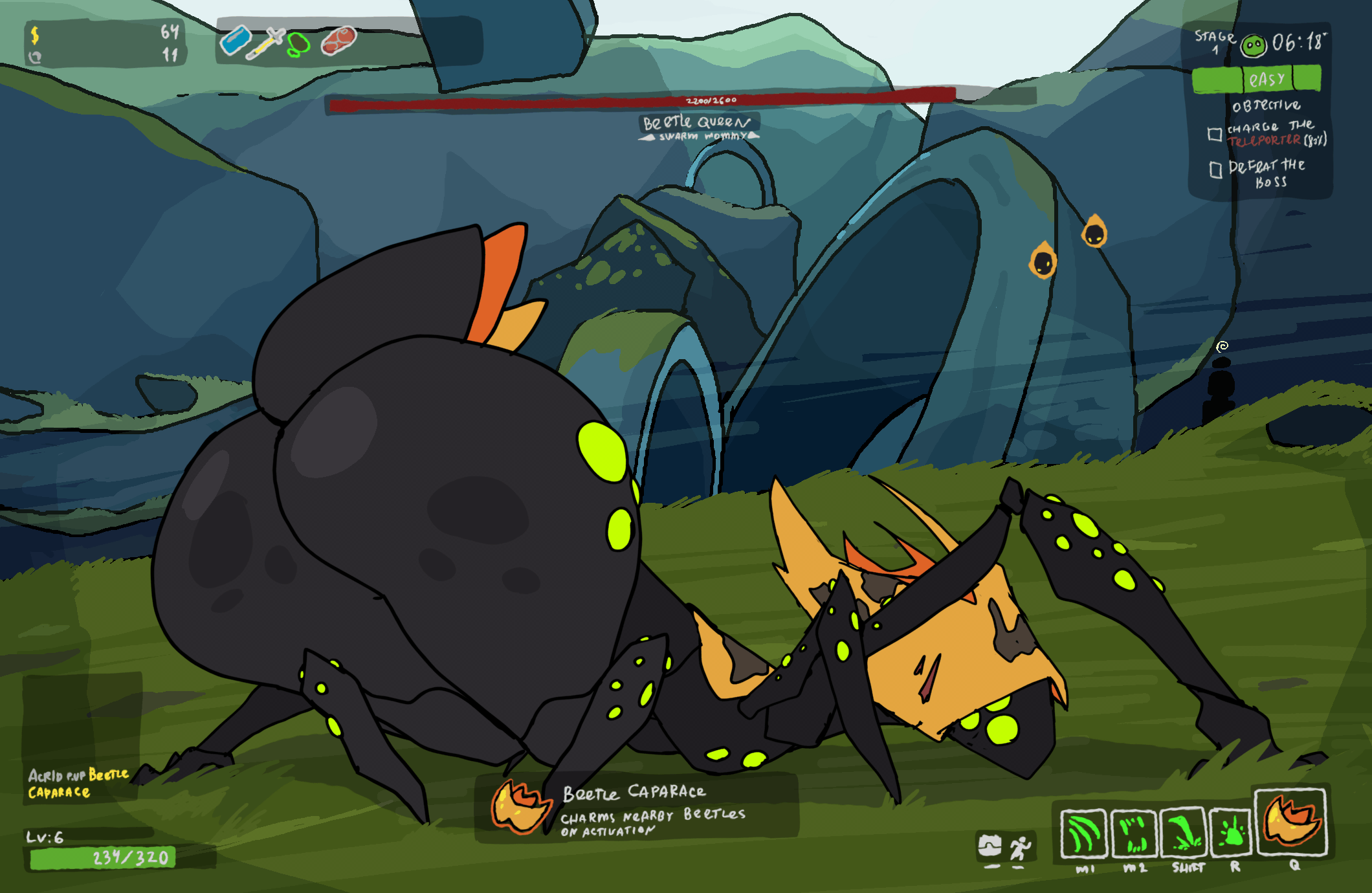Image resolution: width=1372 pixels, height=893 pixels.
Task: Click the green difficulty face icon
Action: tap(1254, 45)
